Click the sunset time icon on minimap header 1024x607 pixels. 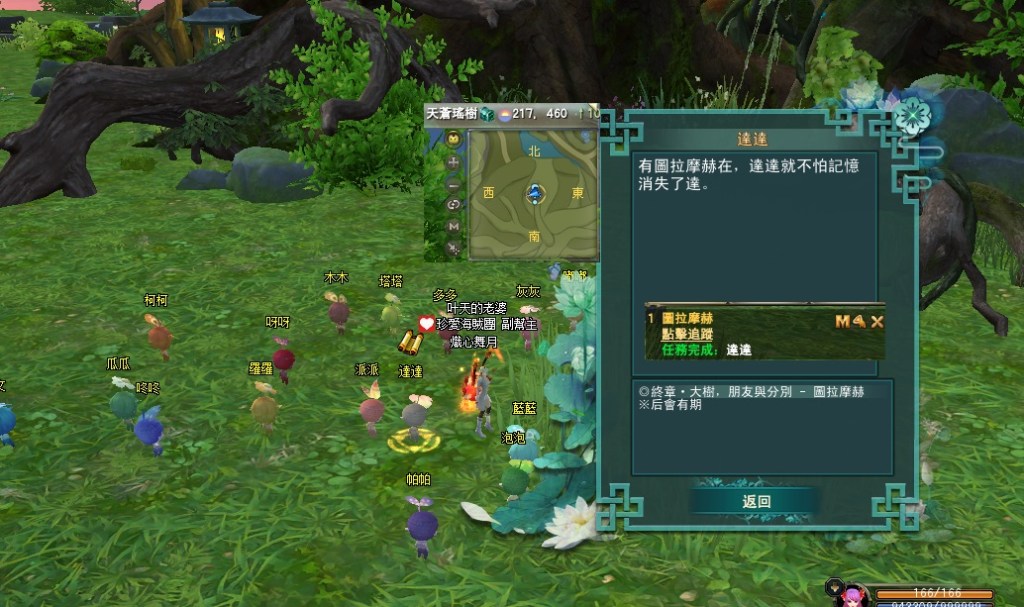pos(505,114)
